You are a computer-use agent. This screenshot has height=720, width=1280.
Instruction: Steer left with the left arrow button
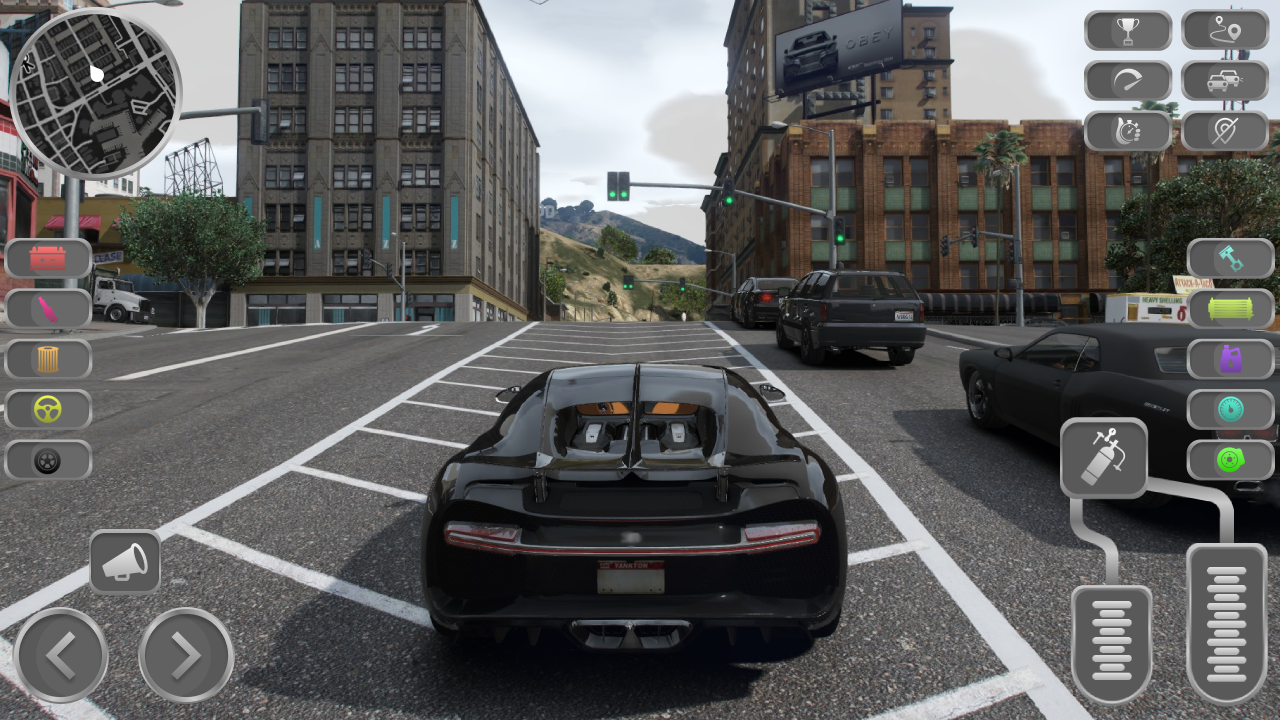pos(61,655)
